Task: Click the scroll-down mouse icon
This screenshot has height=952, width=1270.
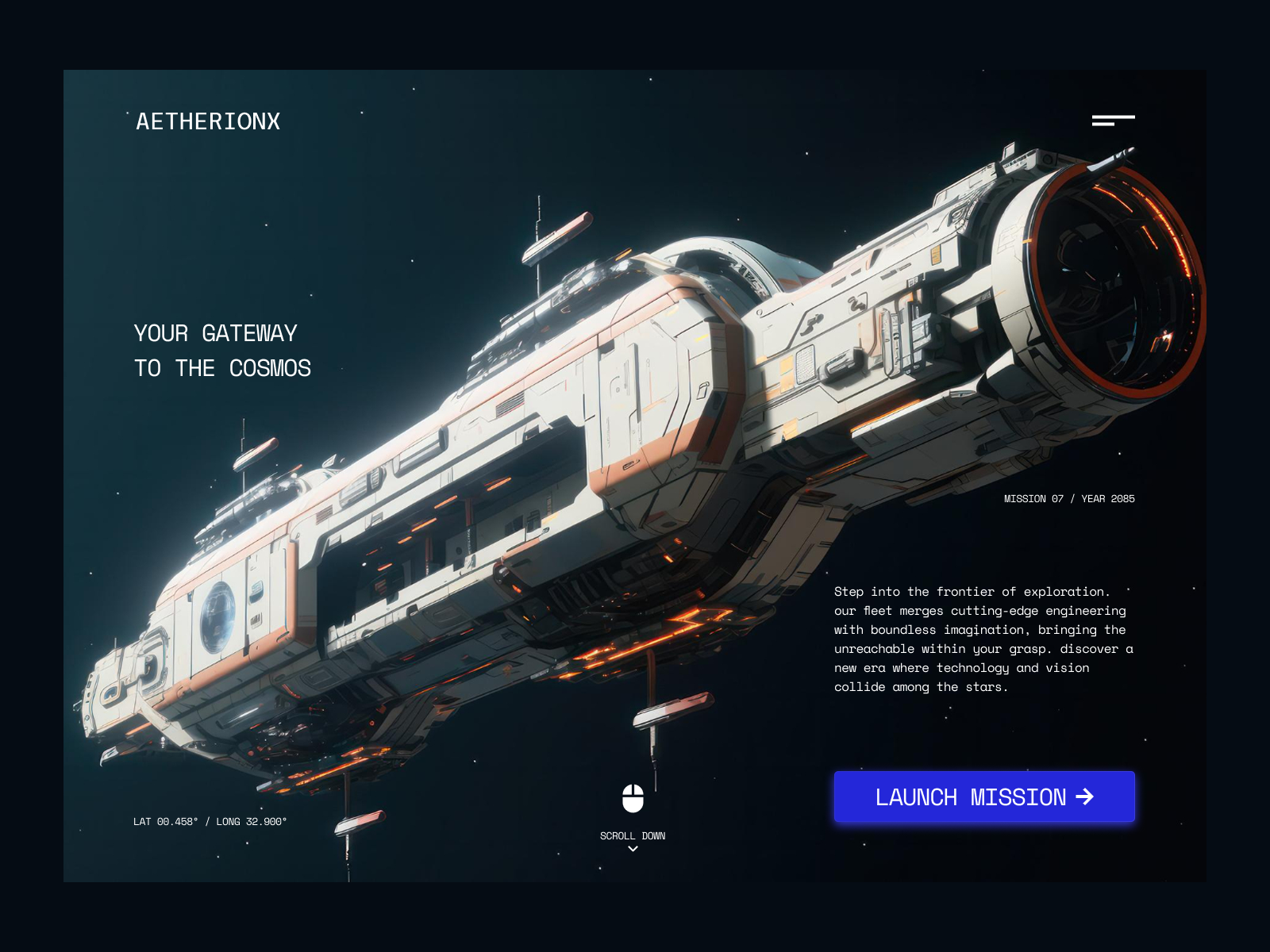Action: (x=633, y=799)
